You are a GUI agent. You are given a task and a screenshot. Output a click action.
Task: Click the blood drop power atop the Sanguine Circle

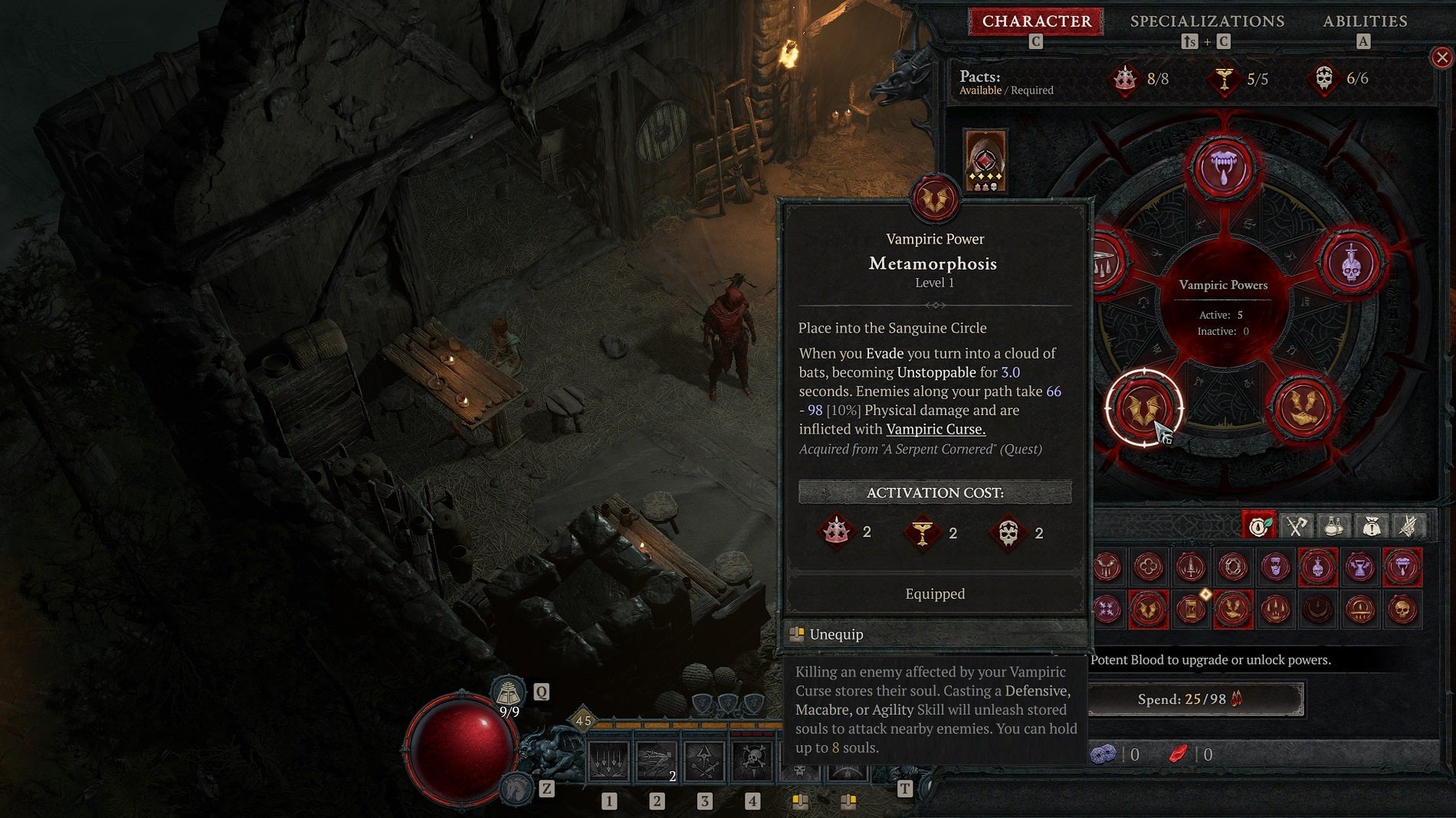[x=1224, y=165]
